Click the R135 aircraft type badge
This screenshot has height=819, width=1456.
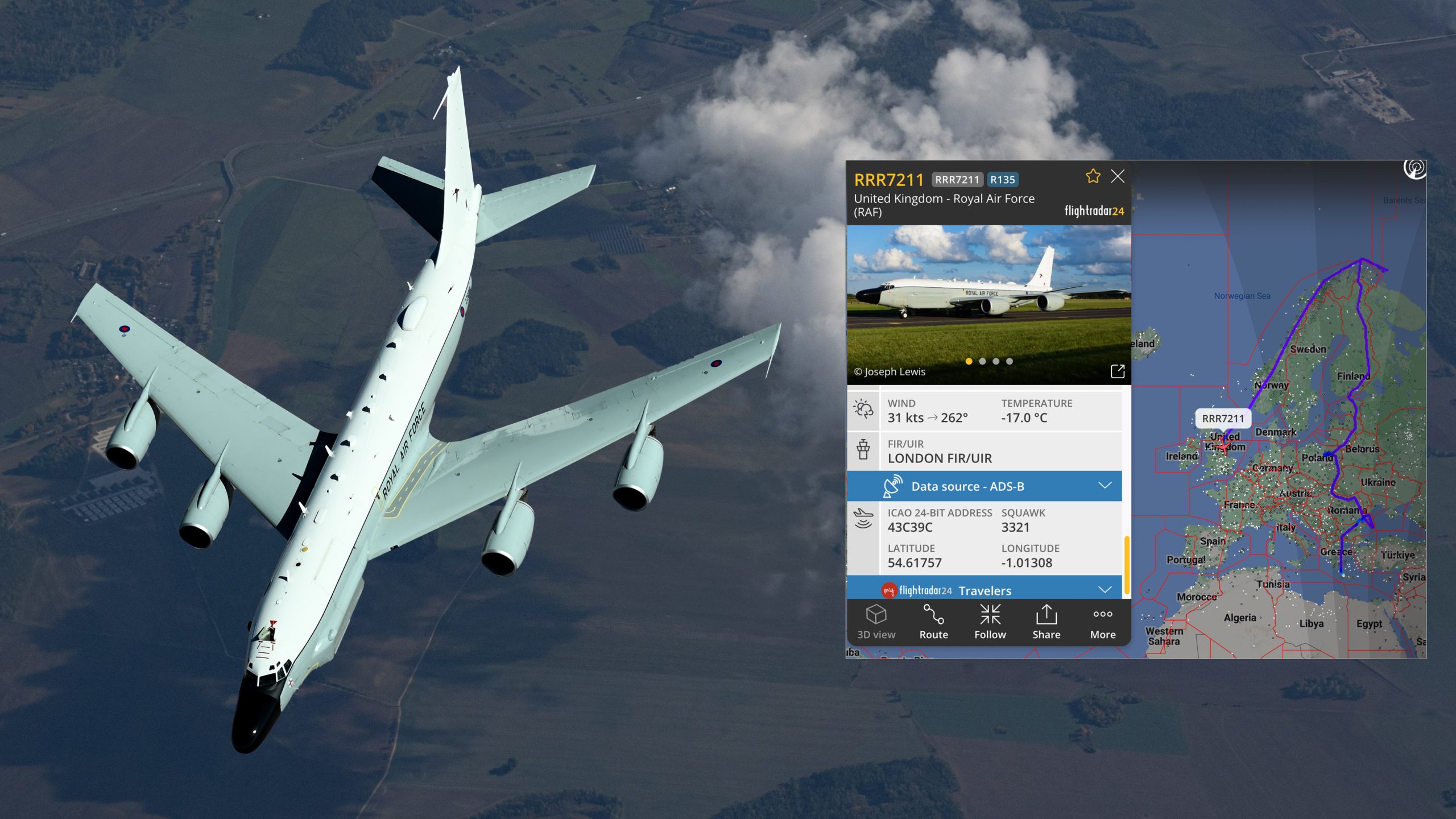[x=1002, y=180]
